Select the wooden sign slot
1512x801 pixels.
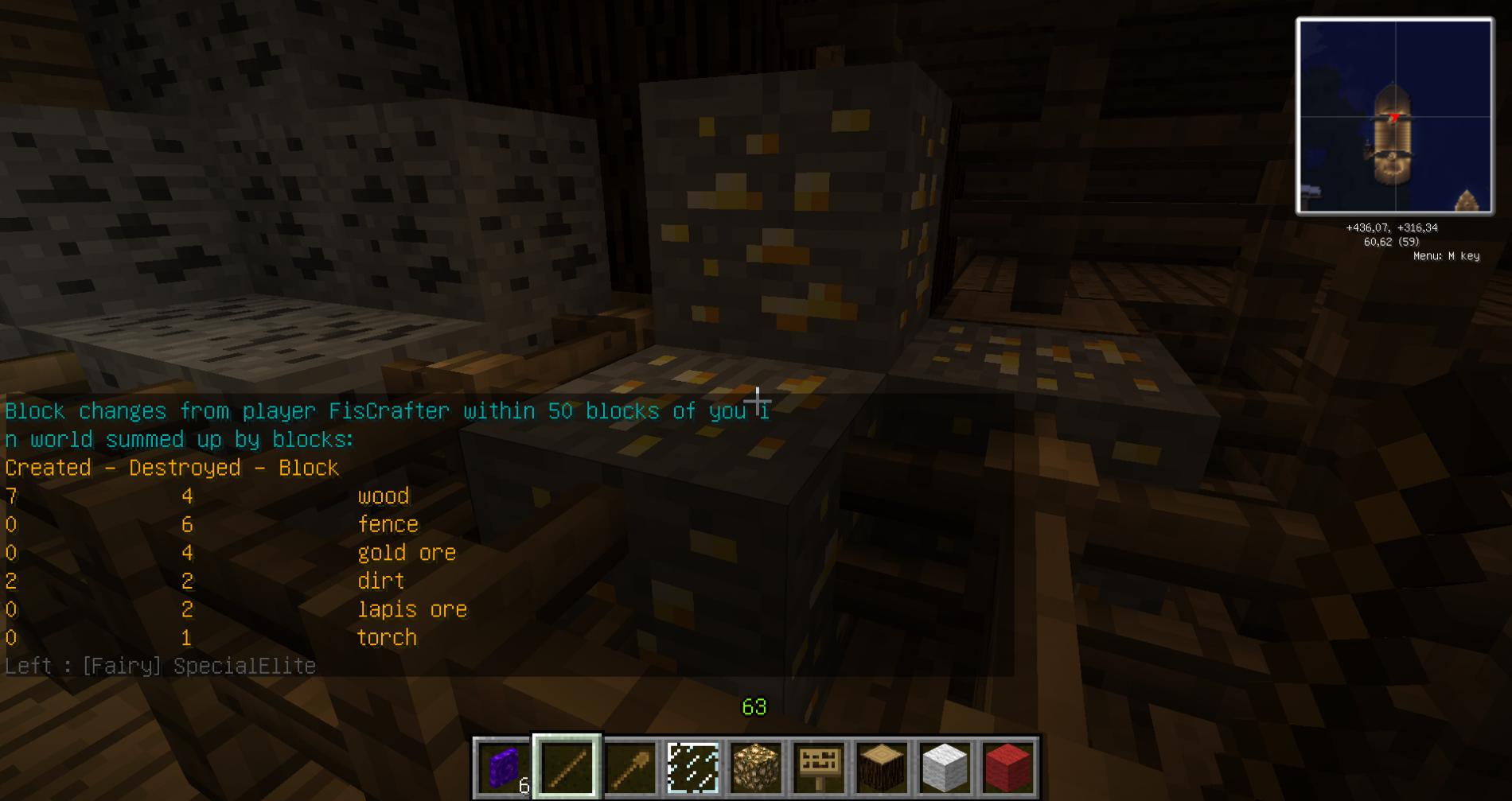(x=819, y=767)
